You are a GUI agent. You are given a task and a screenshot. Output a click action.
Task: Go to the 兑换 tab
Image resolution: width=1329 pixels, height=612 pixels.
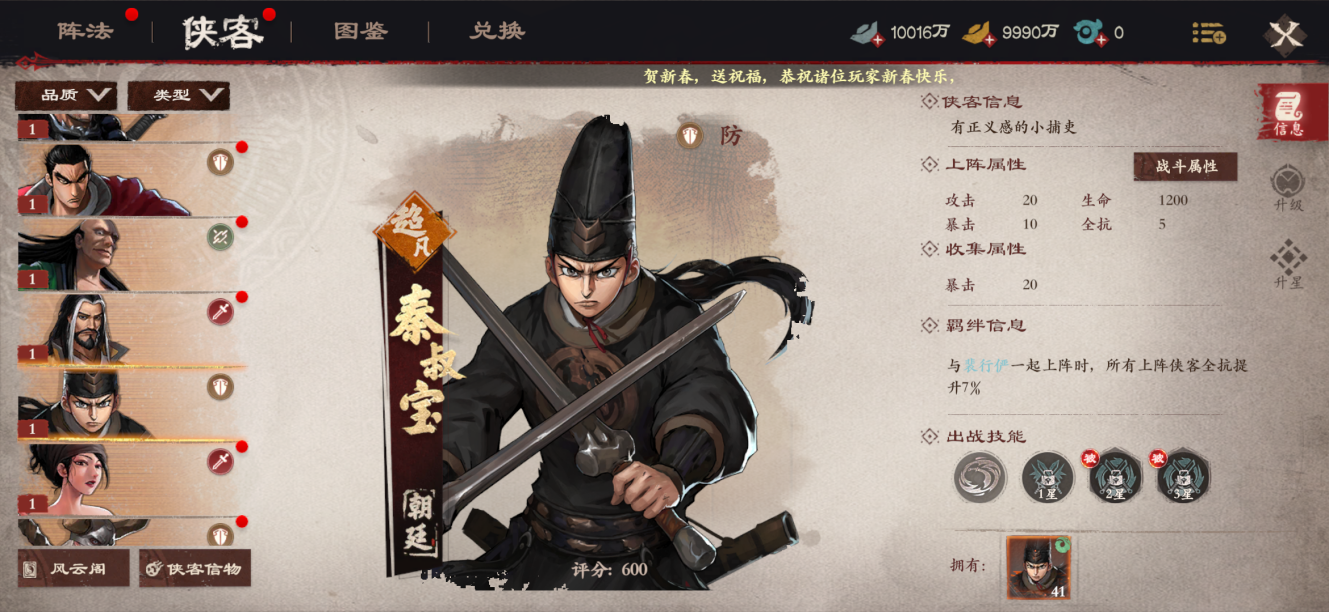(497, 31)
